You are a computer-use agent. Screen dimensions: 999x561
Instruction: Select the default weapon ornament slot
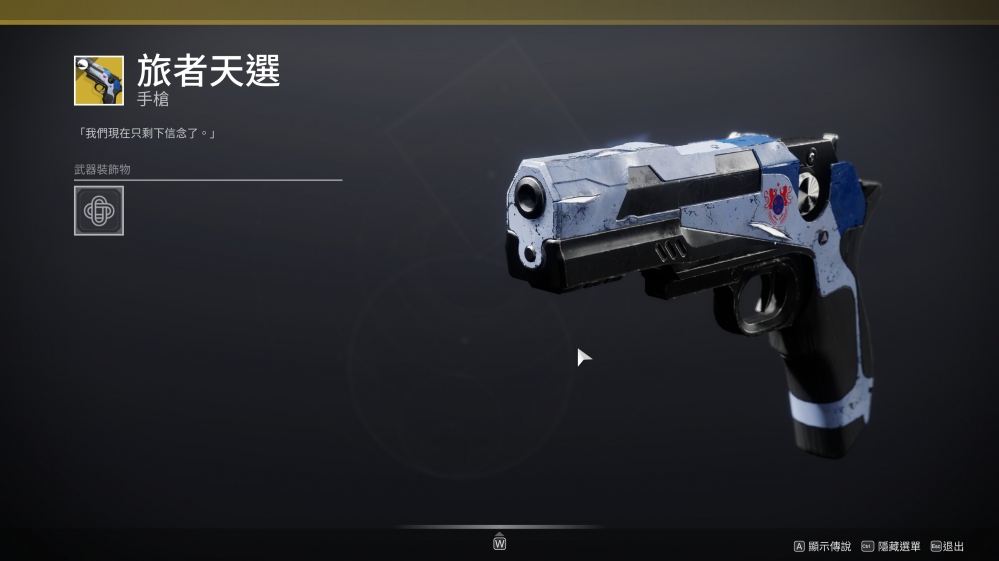(x=99, y=211)
